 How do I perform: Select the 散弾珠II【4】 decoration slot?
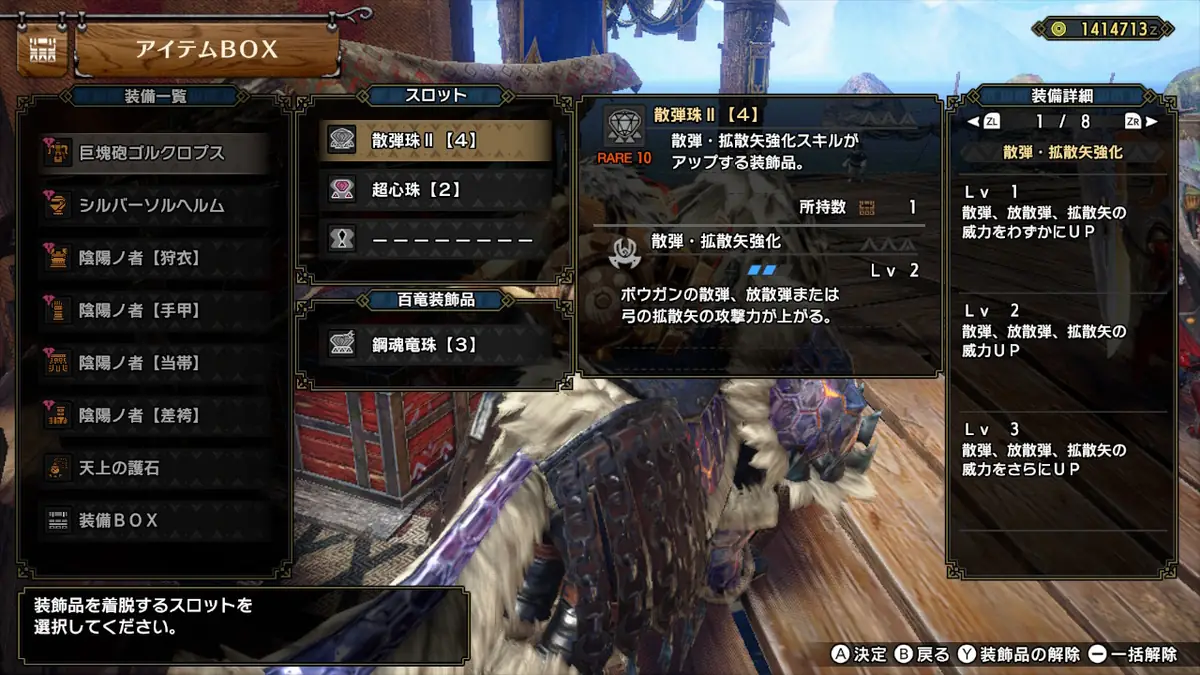tap(435, 140)
